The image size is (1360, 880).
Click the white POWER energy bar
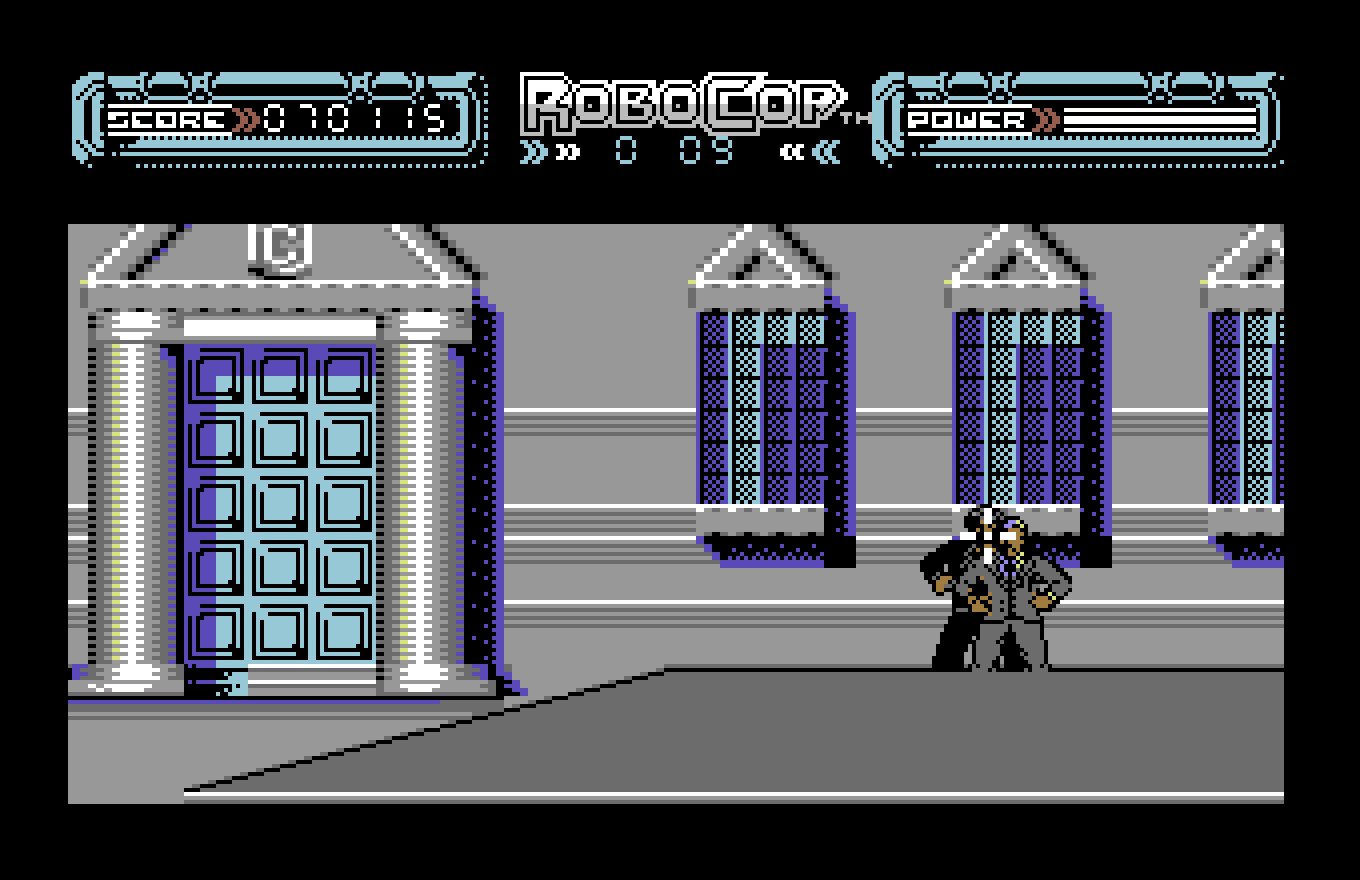coord(1160,120)
